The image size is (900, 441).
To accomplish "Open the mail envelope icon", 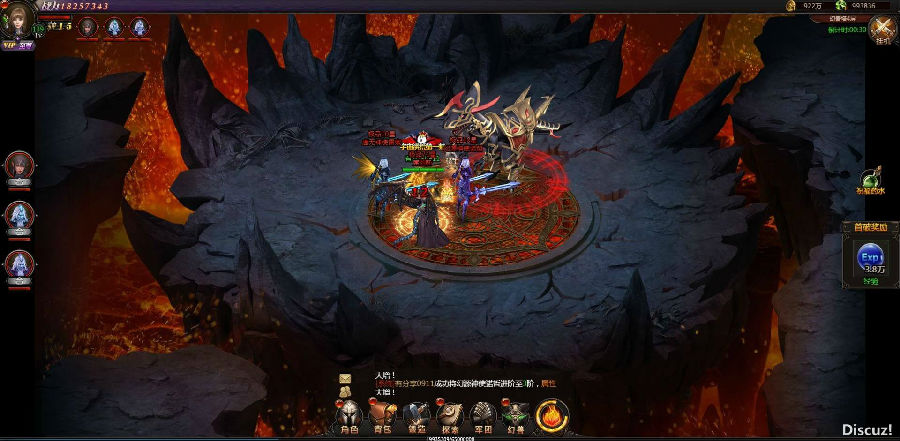I will tap(345, 377).
